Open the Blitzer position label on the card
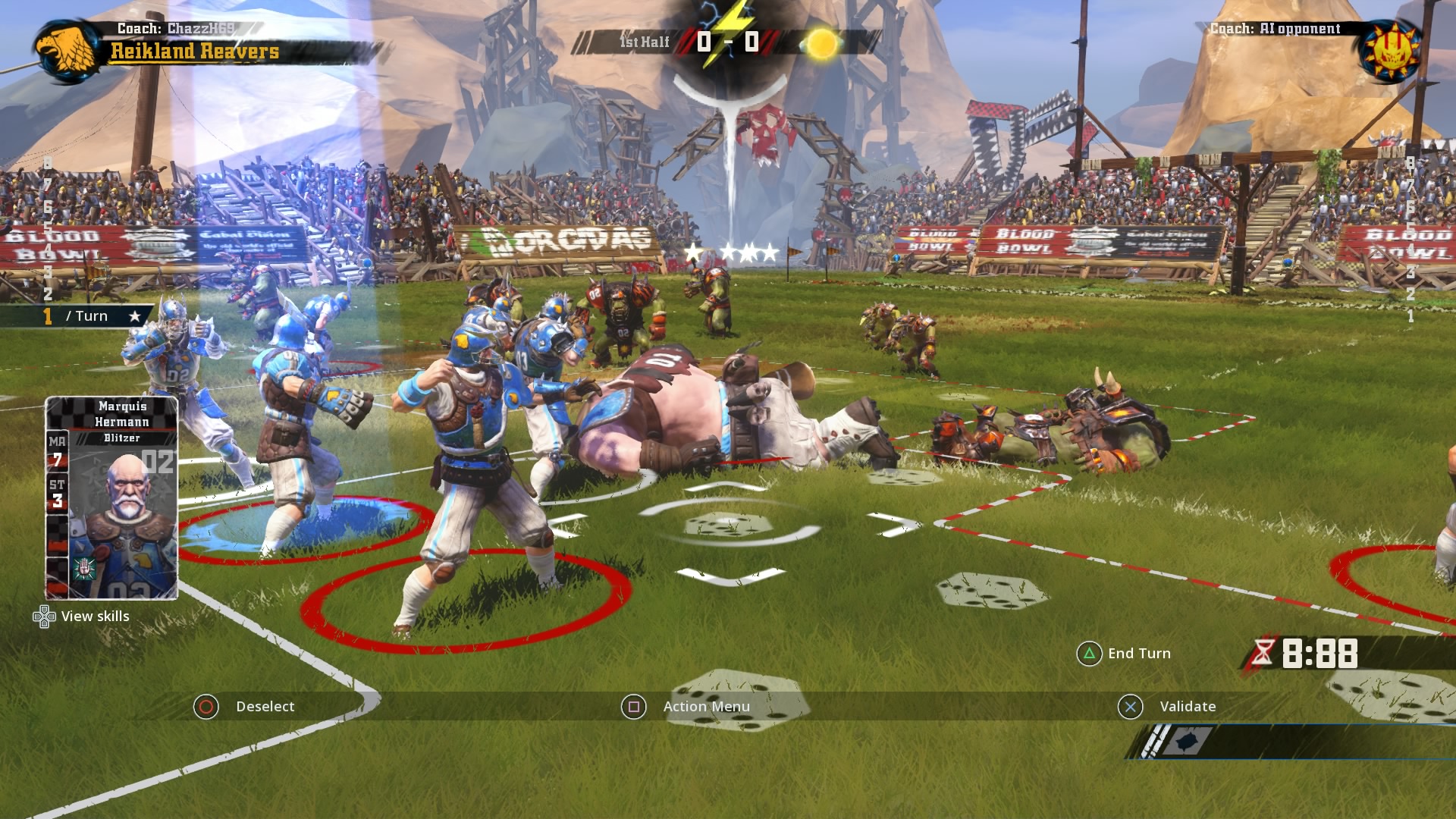Screen dimensions: 1456x819 click(x=124, y=437)
